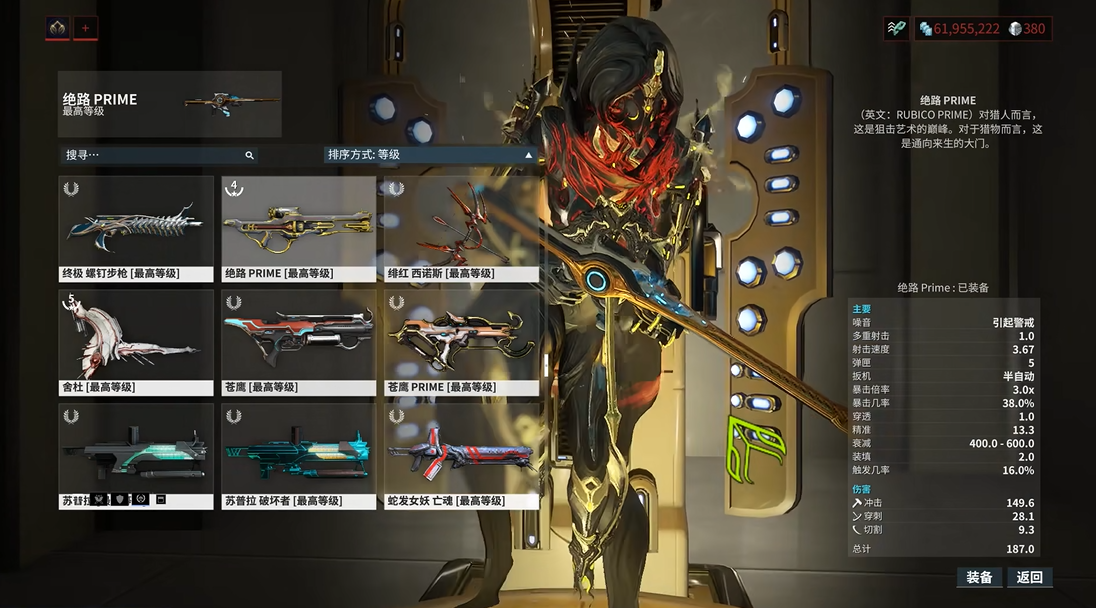Select the 蛇发女妖 亡魂 weapon tile
This screenshot has height=608, width=1096.
(462, 457)
